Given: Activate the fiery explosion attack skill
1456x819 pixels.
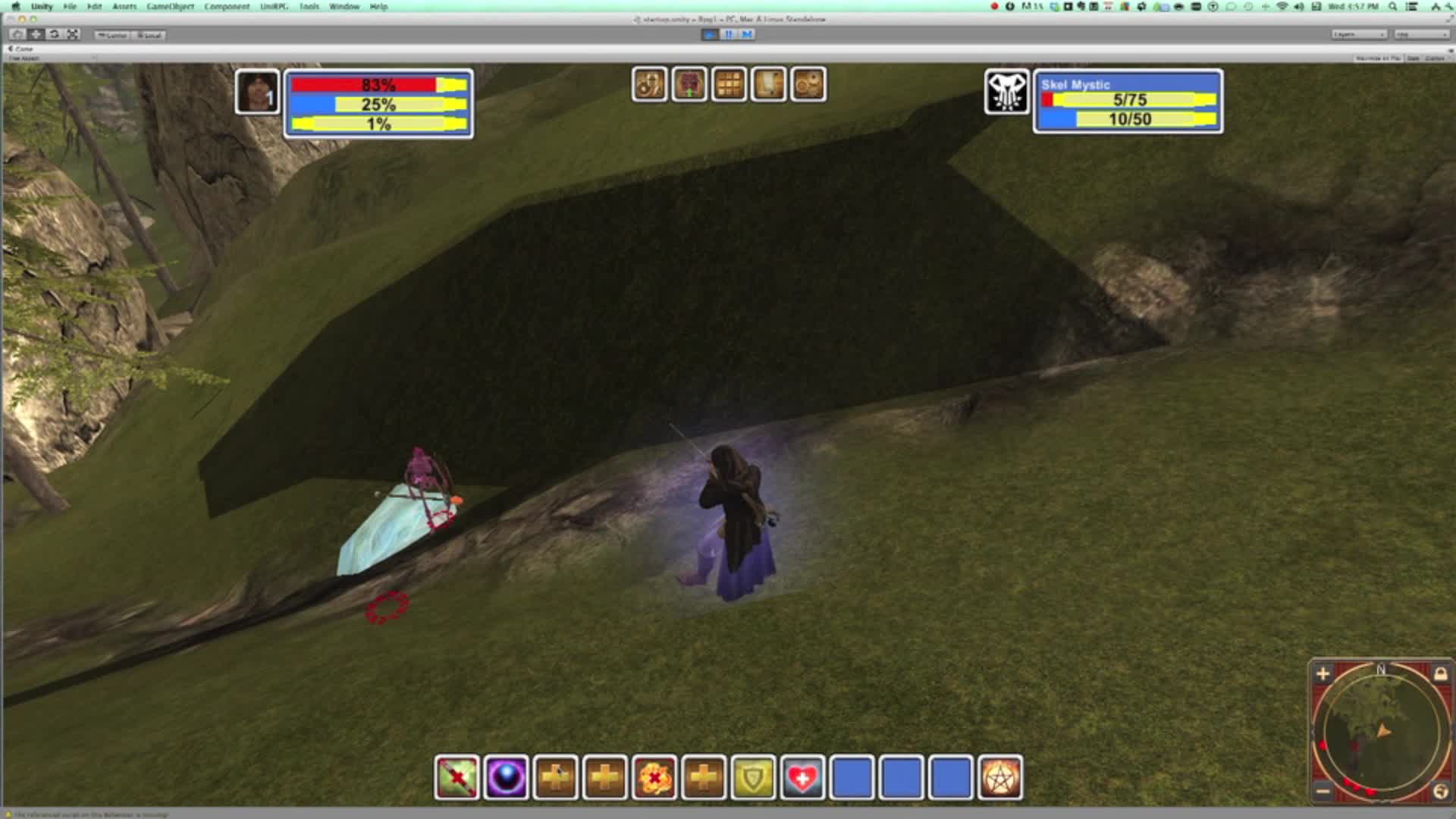Looking at the screenshot, I should pos(654,780).
